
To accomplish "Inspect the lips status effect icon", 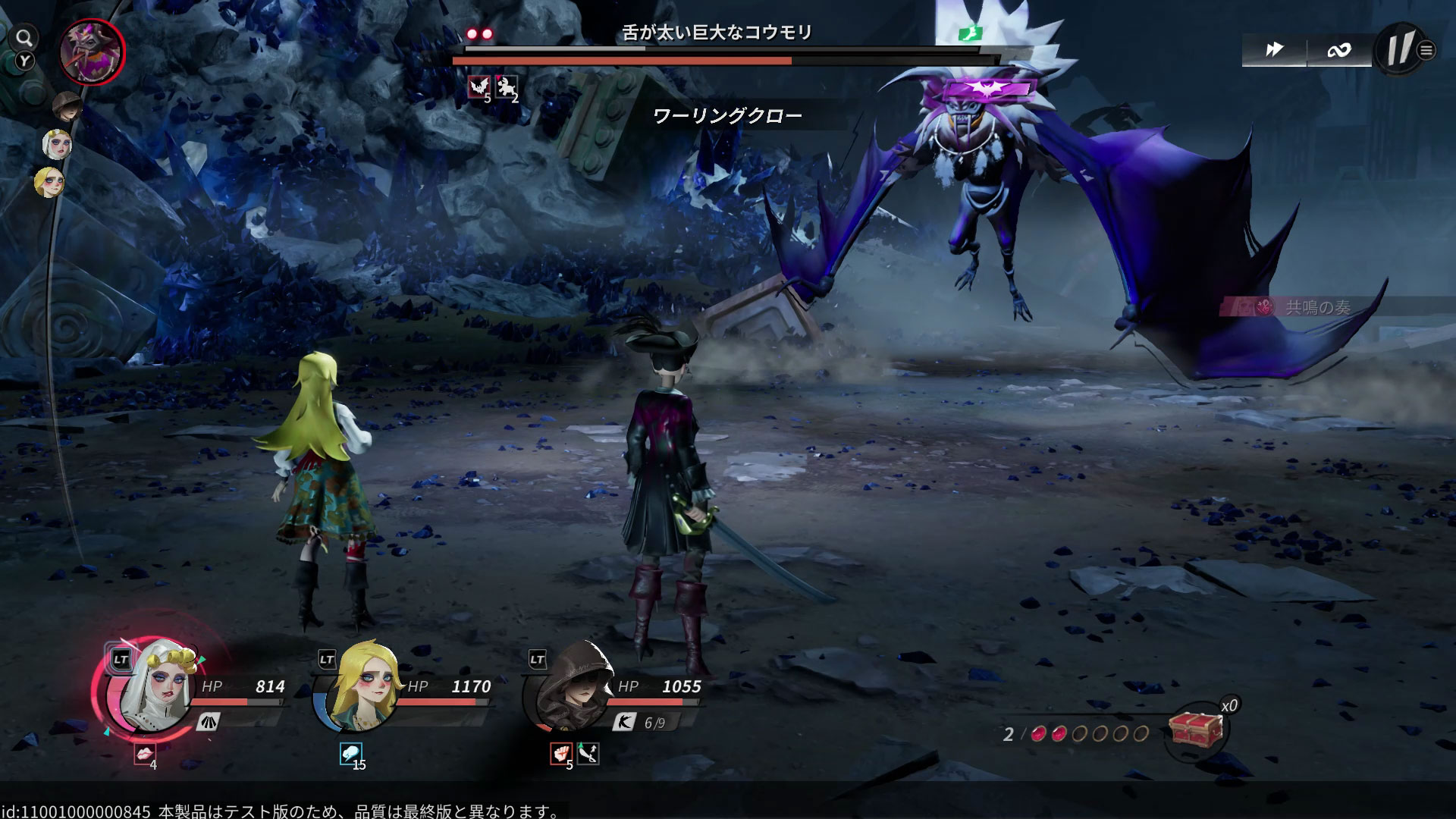I will 144,754.
